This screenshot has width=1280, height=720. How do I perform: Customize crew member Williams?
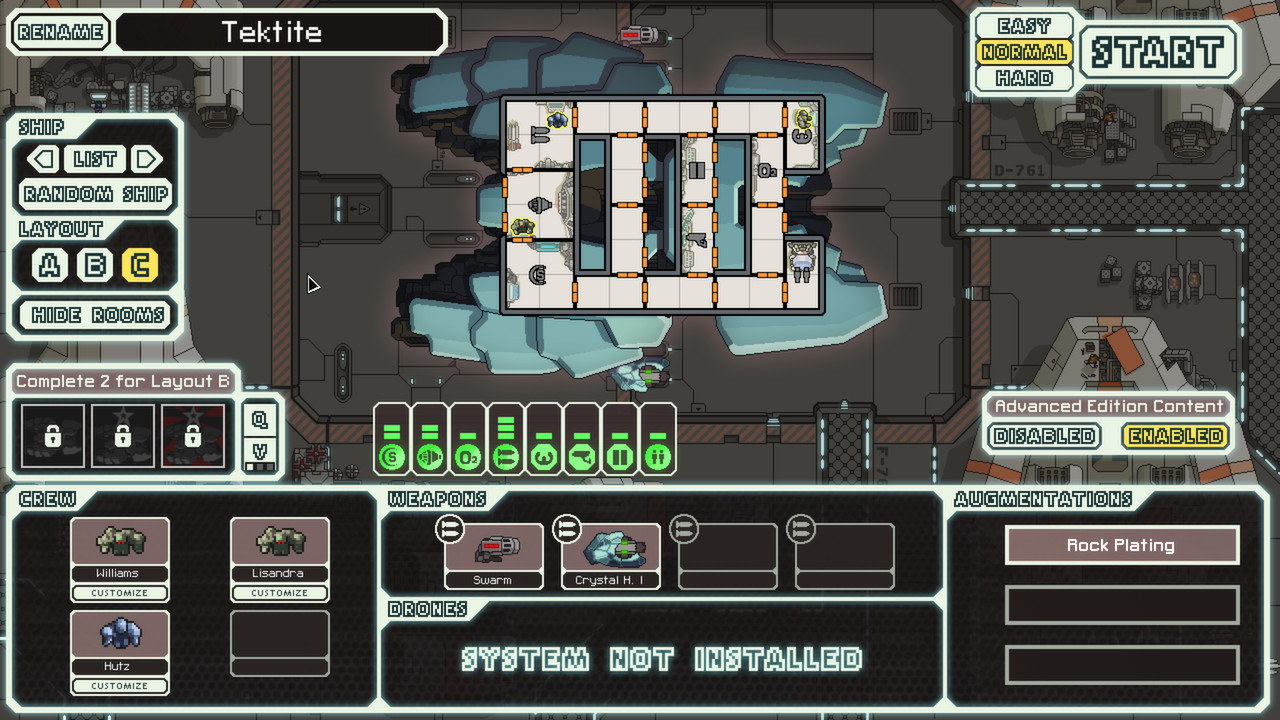(x=119, y=592)
